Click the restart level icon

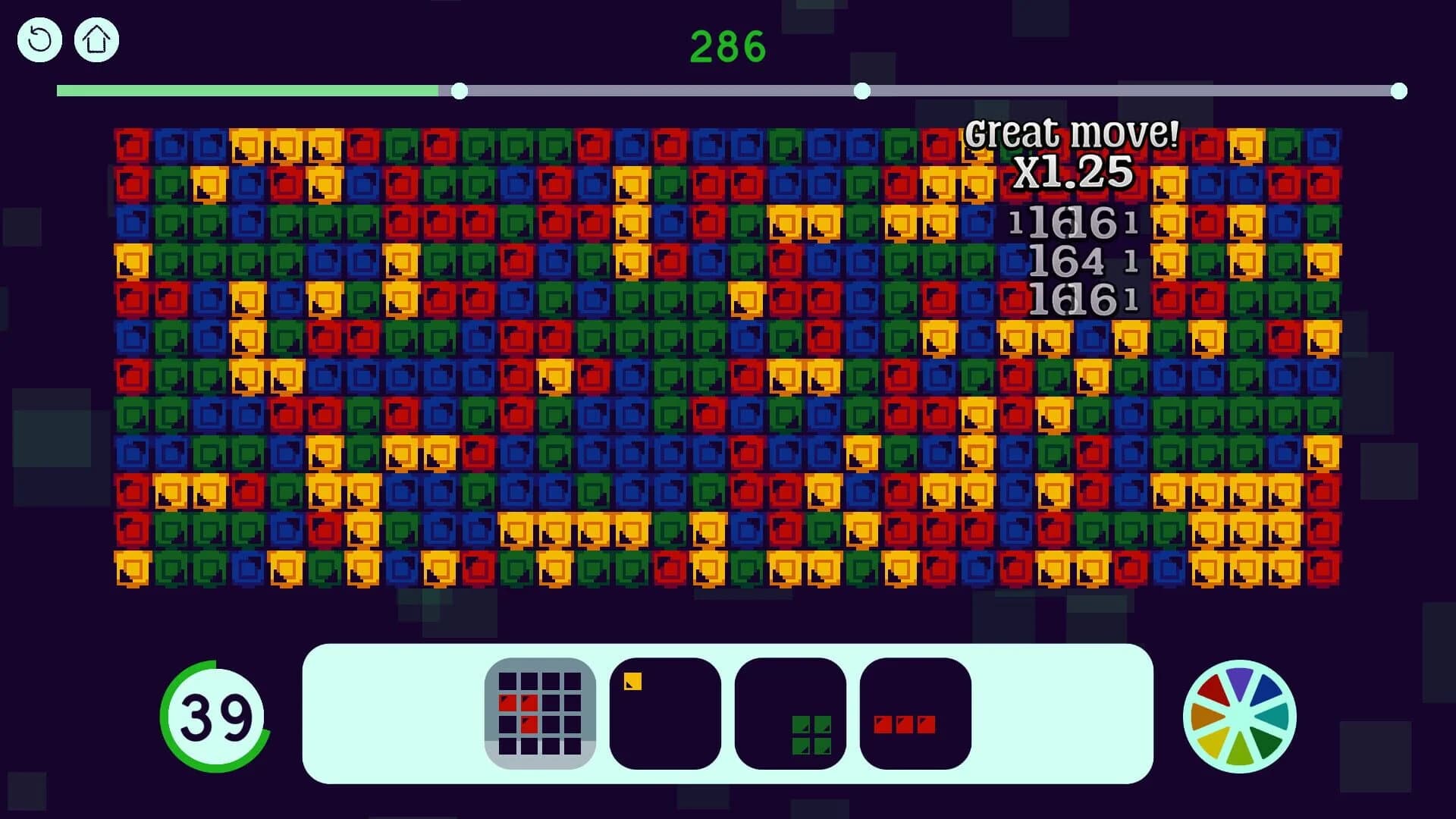(x=39, y=39)
